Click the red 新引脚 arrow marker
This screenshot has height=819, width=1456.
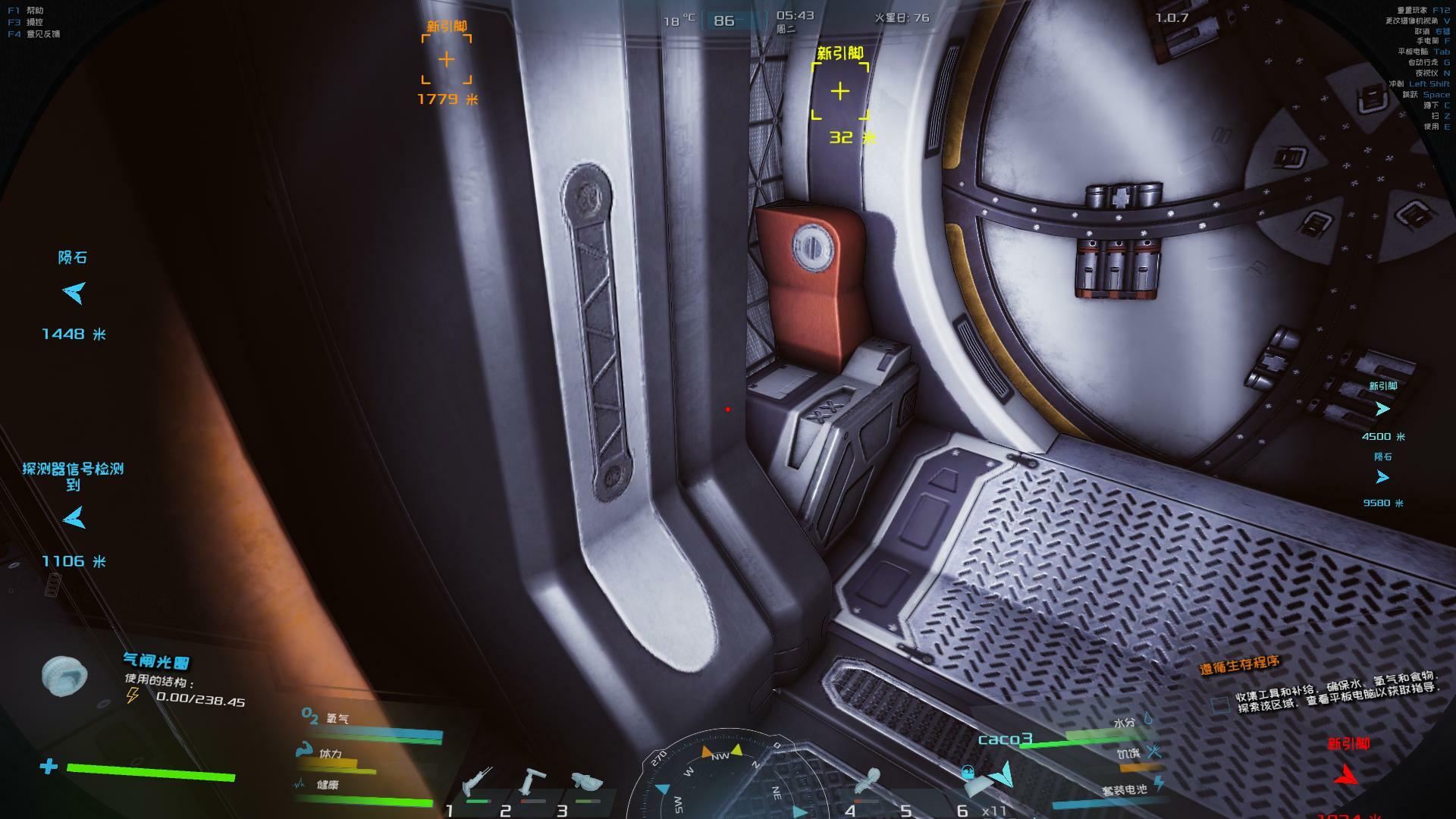click(1348, 773)
